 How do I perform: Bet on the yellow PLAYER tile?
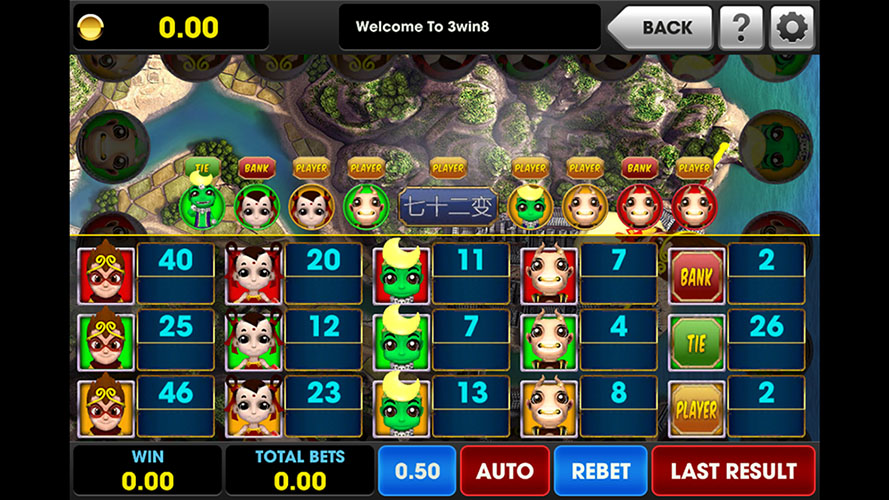[x=696, y=408]
